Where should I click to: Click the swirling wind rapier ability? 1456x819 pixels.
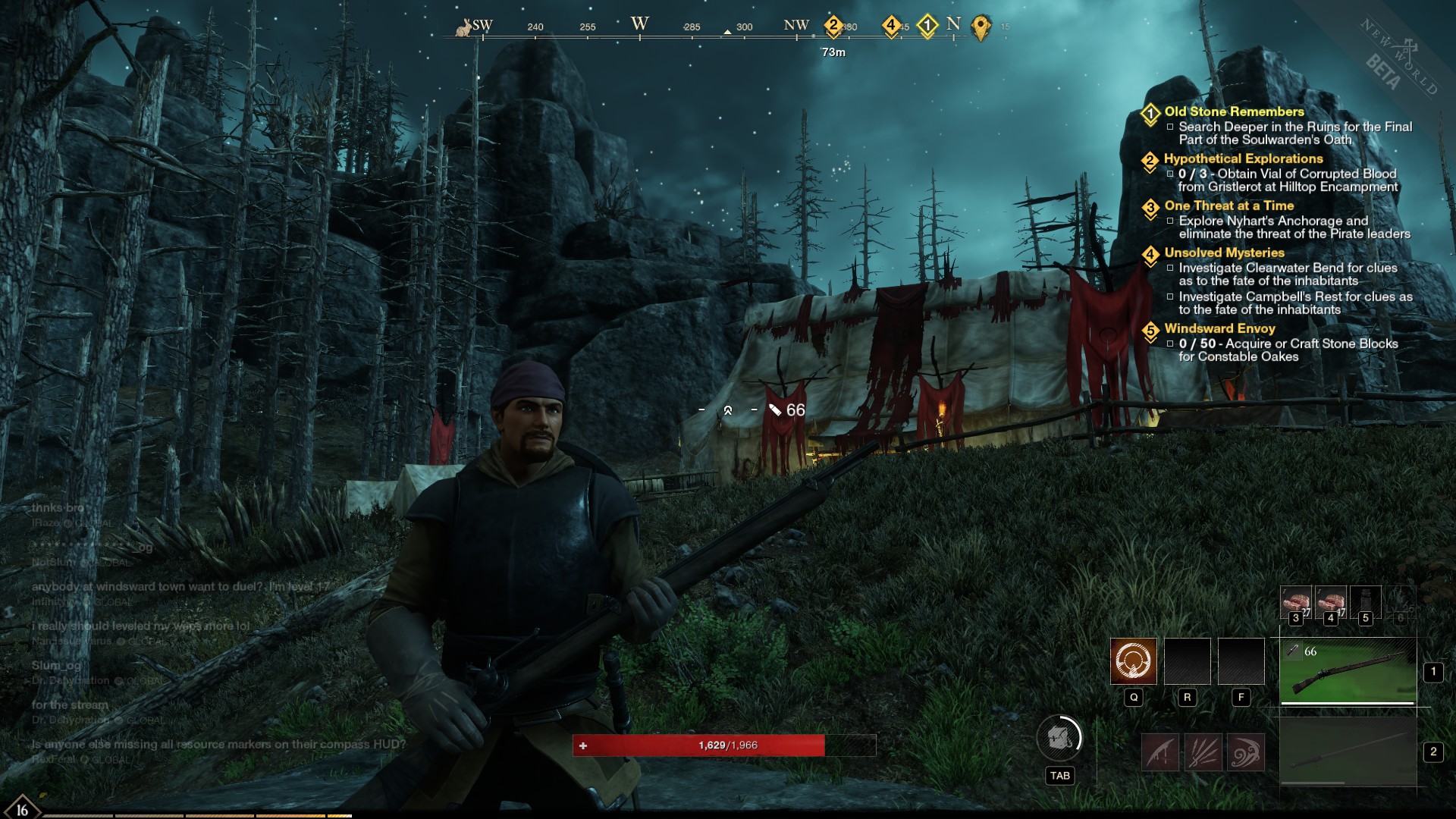(1245, 752)
